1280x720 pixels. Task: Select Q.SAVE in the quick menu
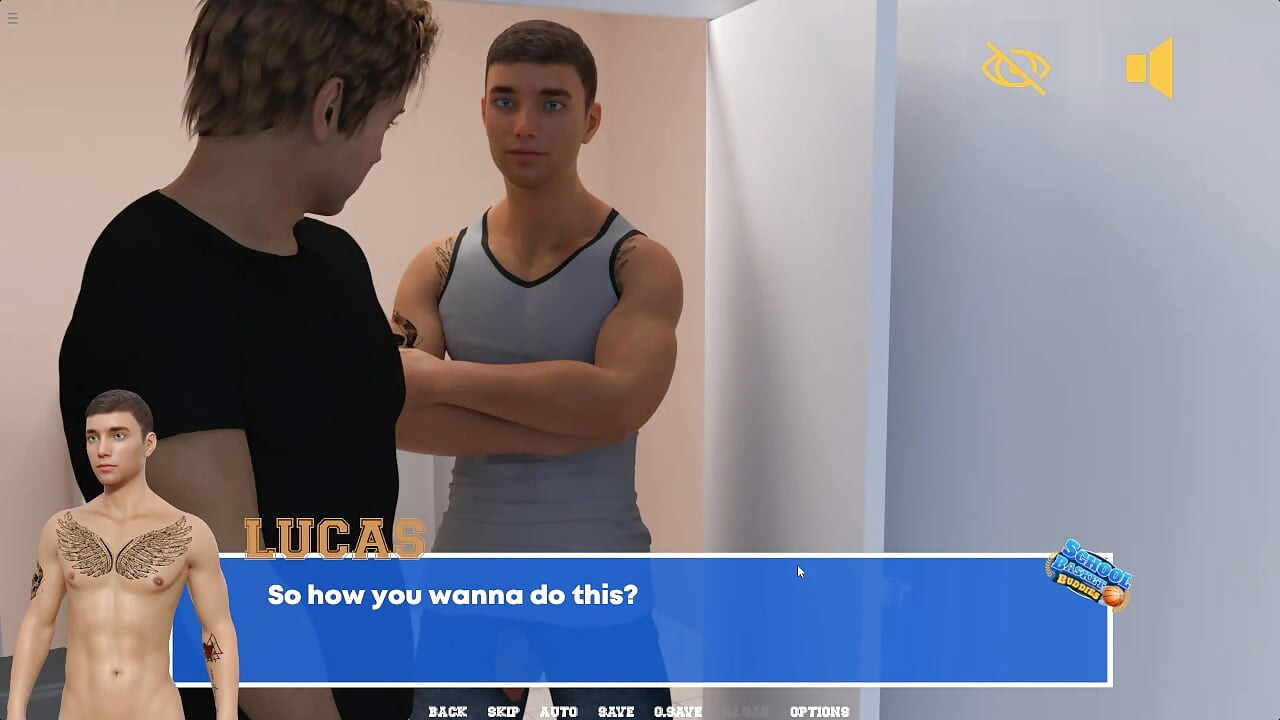[678, 711]
